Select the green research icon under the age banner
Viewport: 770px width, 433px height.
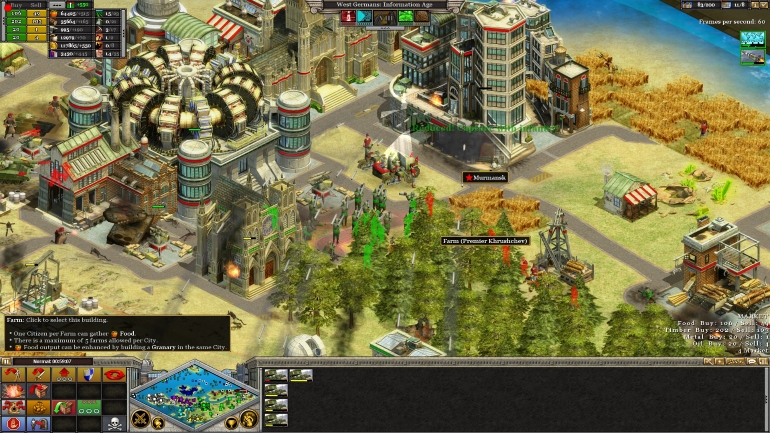(x=406, y=17)
